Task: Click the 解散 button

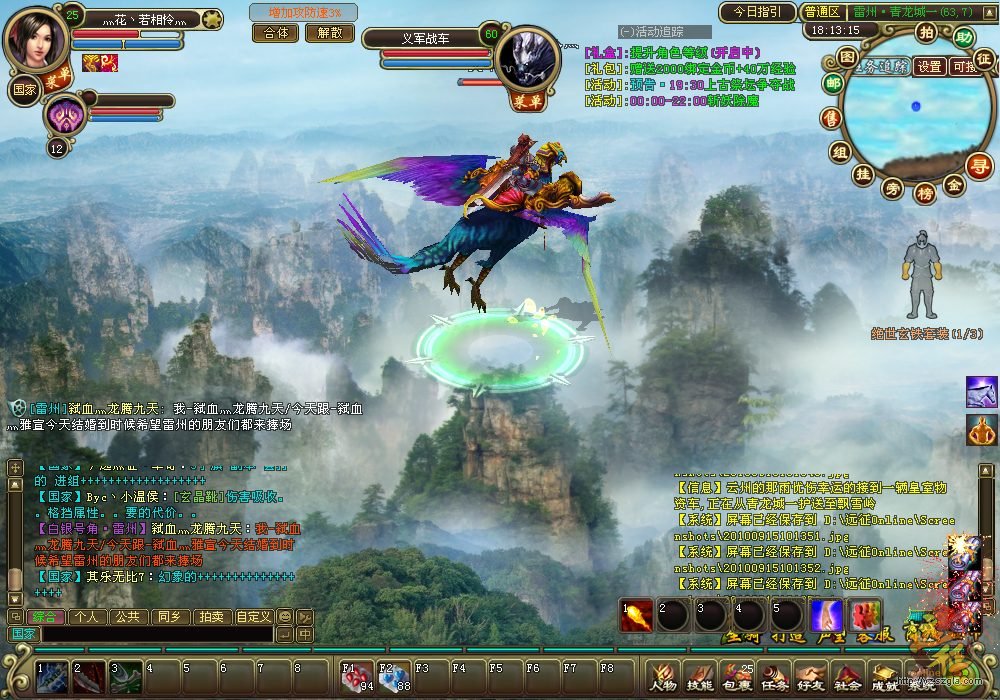Action: pyautogui.click(x=330, y=32)
